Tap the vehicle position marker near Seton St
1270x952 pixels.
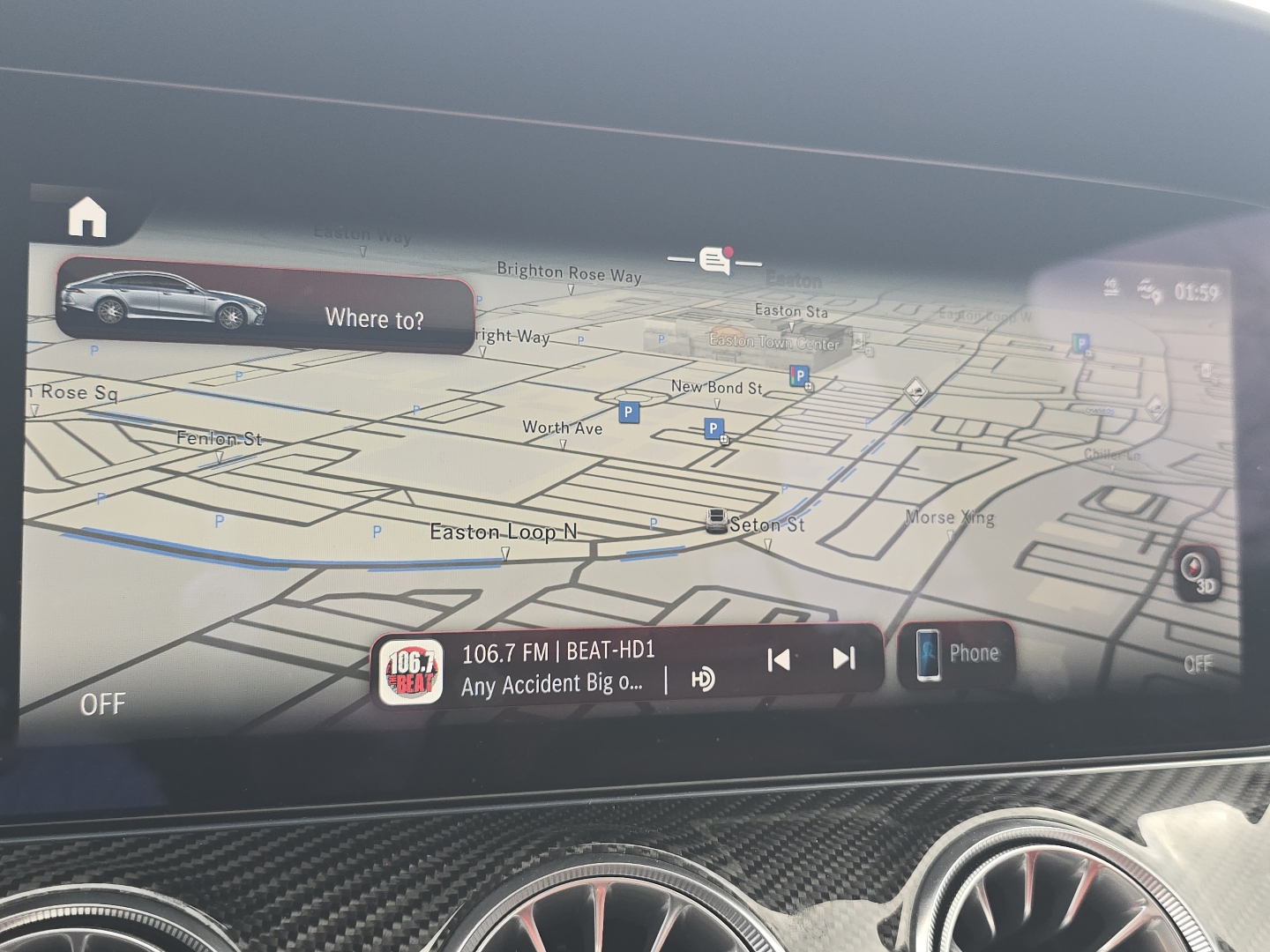click(717, 520)
